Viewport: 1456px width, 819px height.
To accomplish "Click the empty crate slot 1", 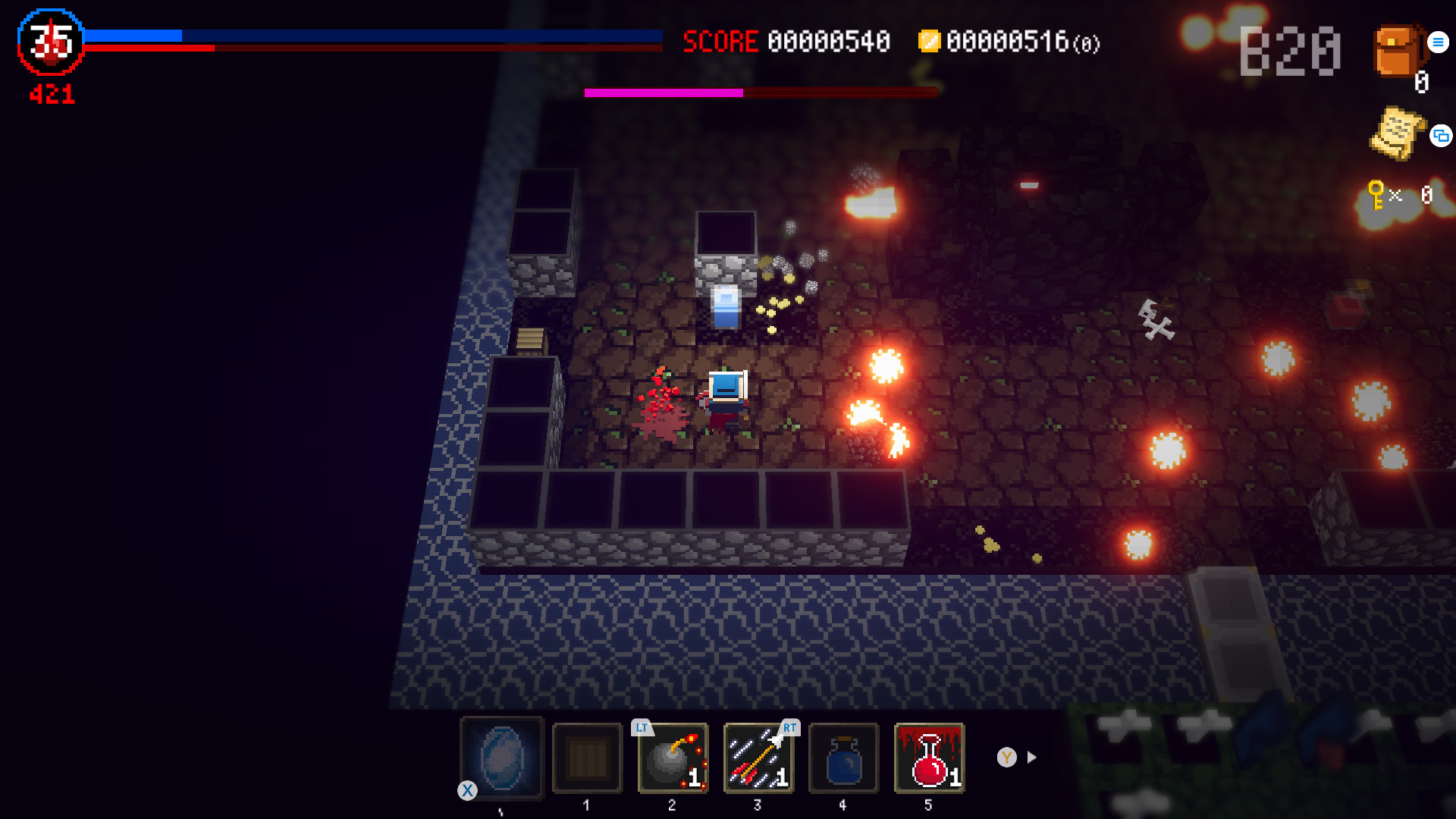I will pos(586,758).
